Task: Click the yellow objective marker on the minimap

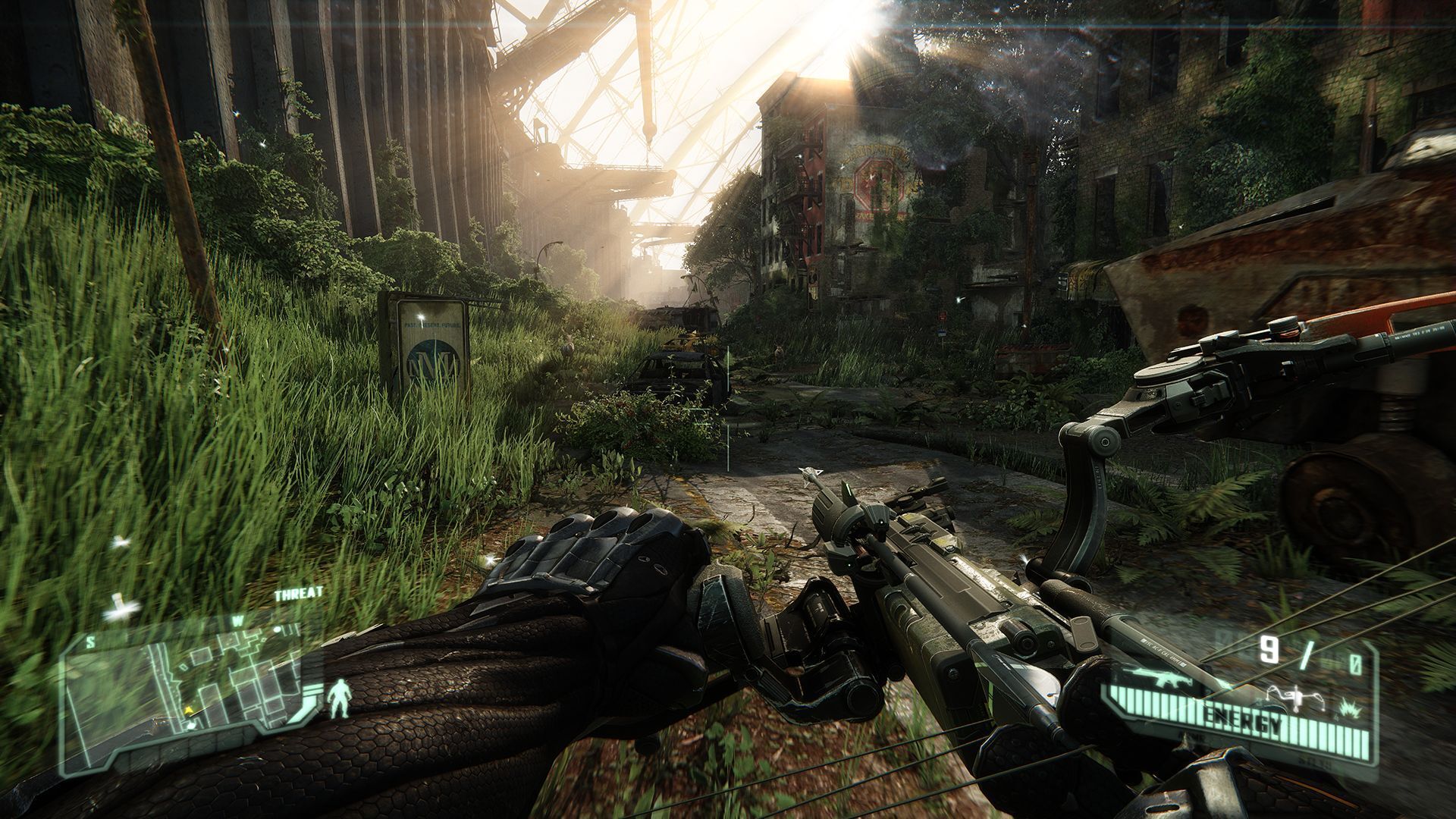Action: 188,711
